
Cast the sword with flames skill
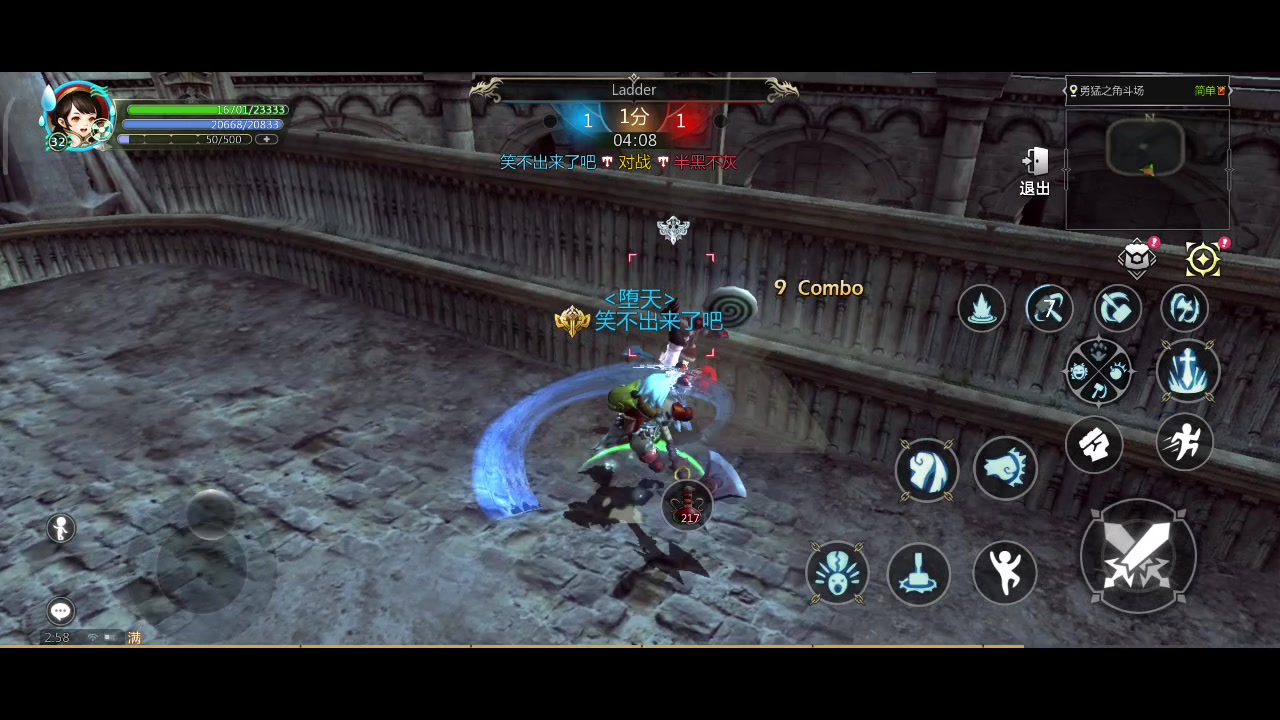pyautogui.click(x=1187, y=371)
